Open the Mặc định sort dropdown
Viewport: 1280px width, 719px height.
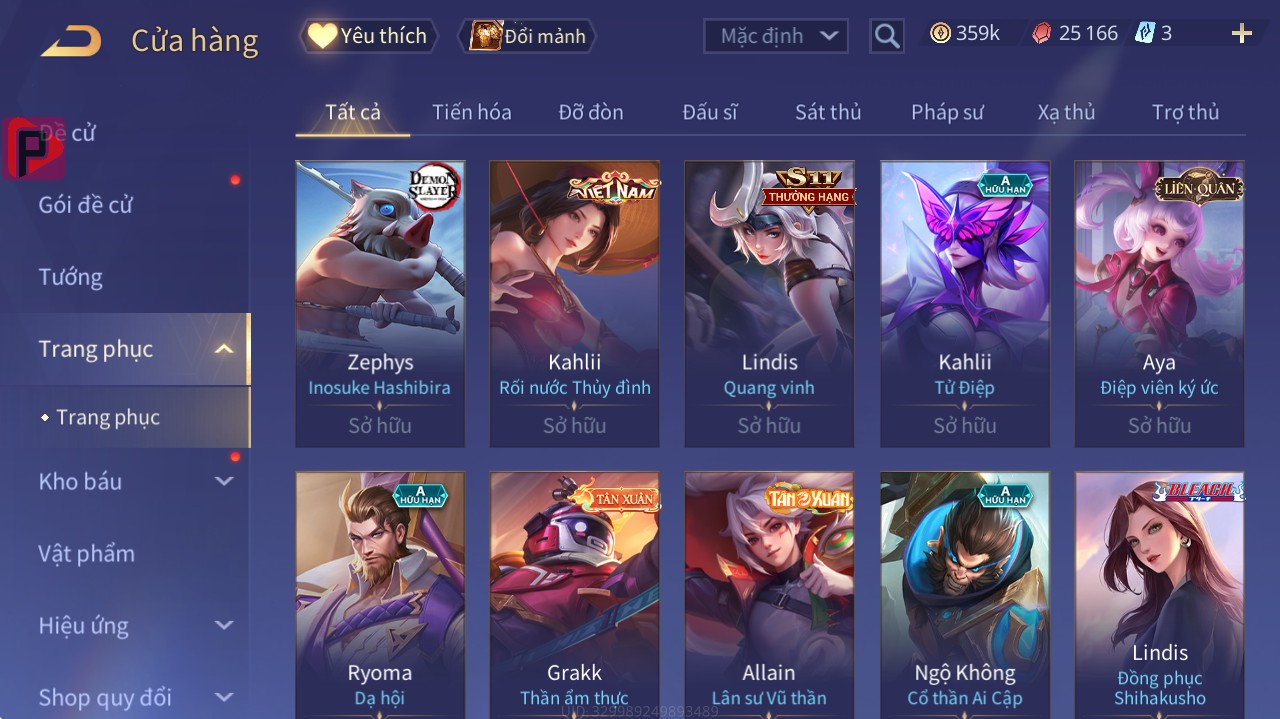(776, 36)
